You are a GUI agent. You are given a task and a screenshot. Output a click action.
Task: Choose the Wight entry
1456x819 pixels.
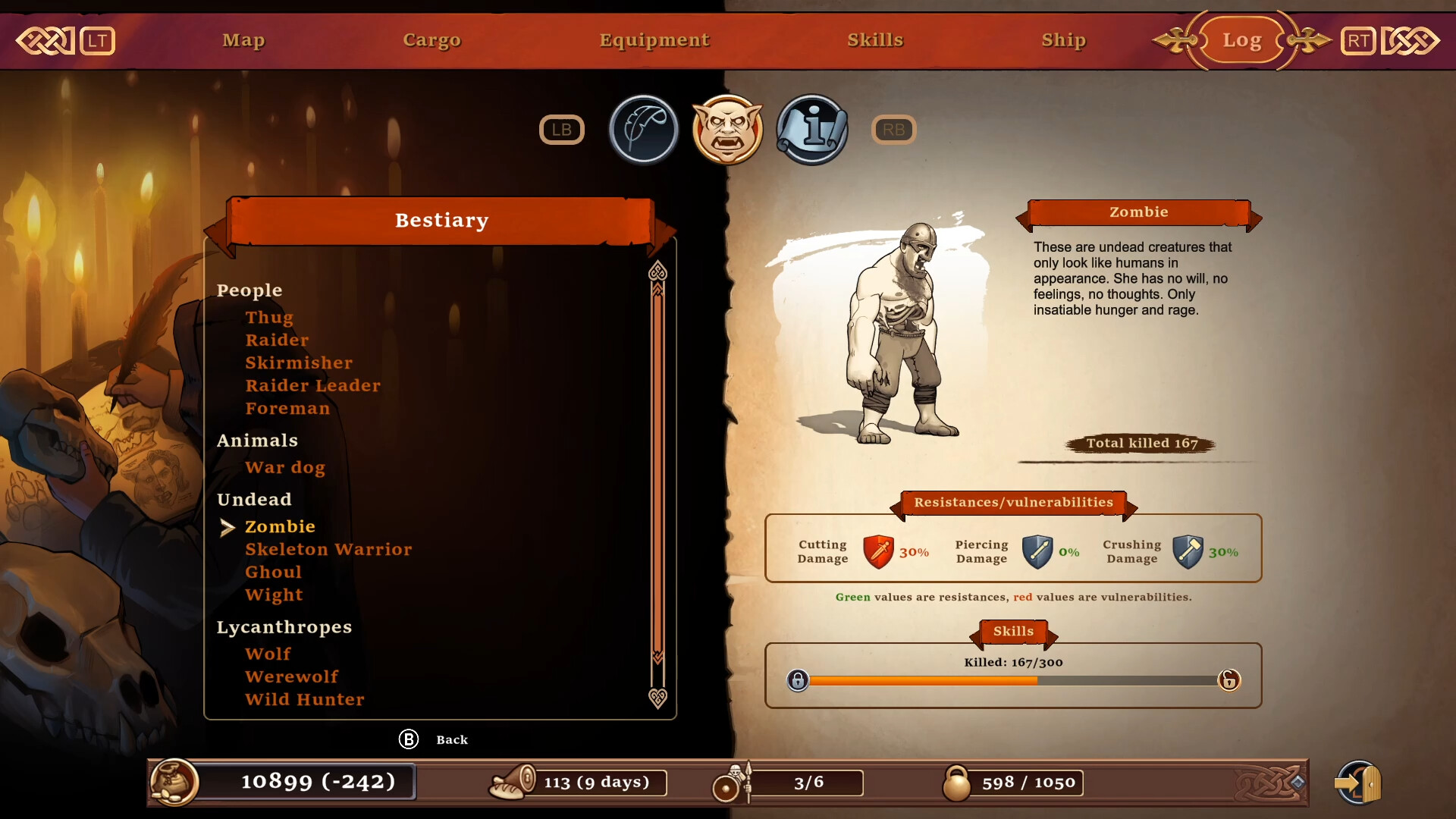pos(274,595)
